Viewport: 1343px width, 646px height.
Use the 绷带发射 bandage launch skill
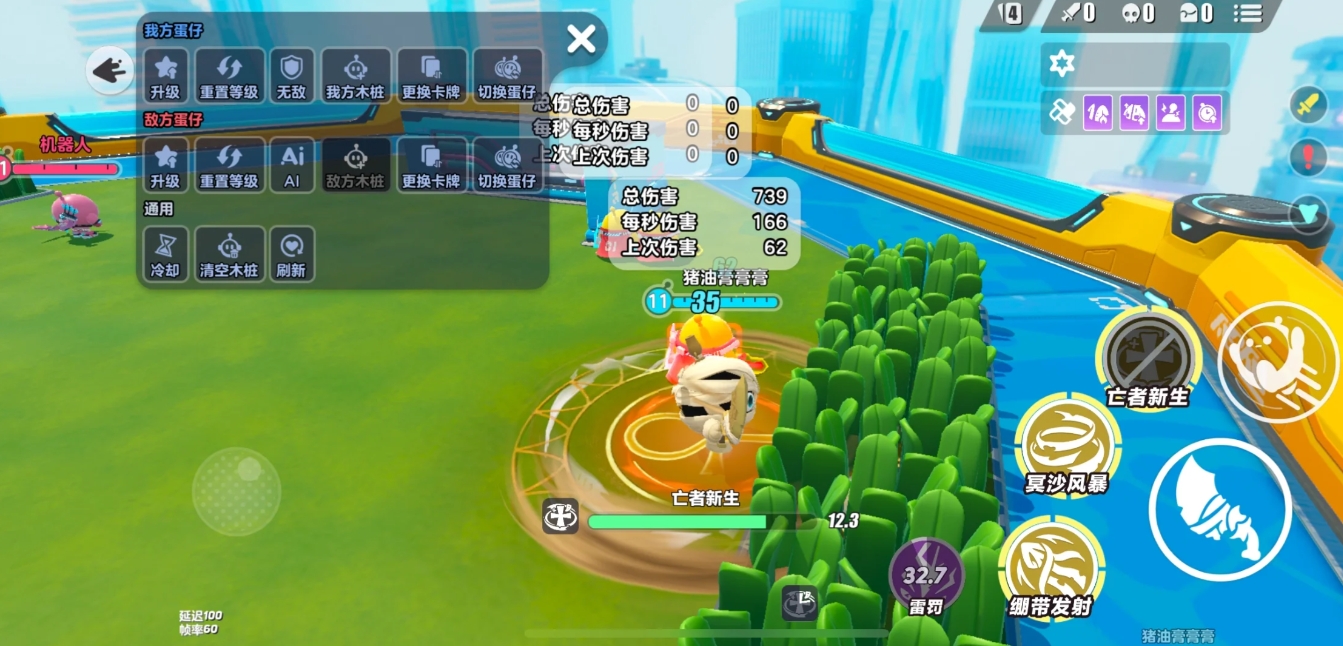point(1051,567)
